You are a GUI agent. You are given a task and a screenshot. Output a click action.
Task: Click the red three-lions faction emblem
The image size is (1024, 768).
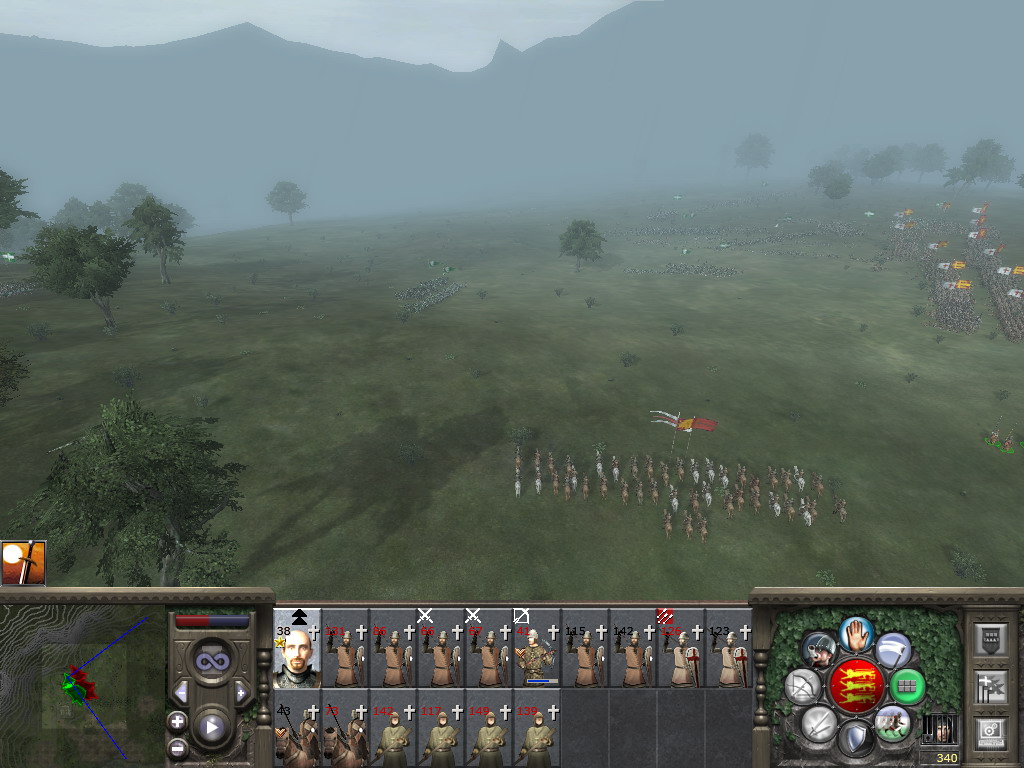tap(856, 686)
